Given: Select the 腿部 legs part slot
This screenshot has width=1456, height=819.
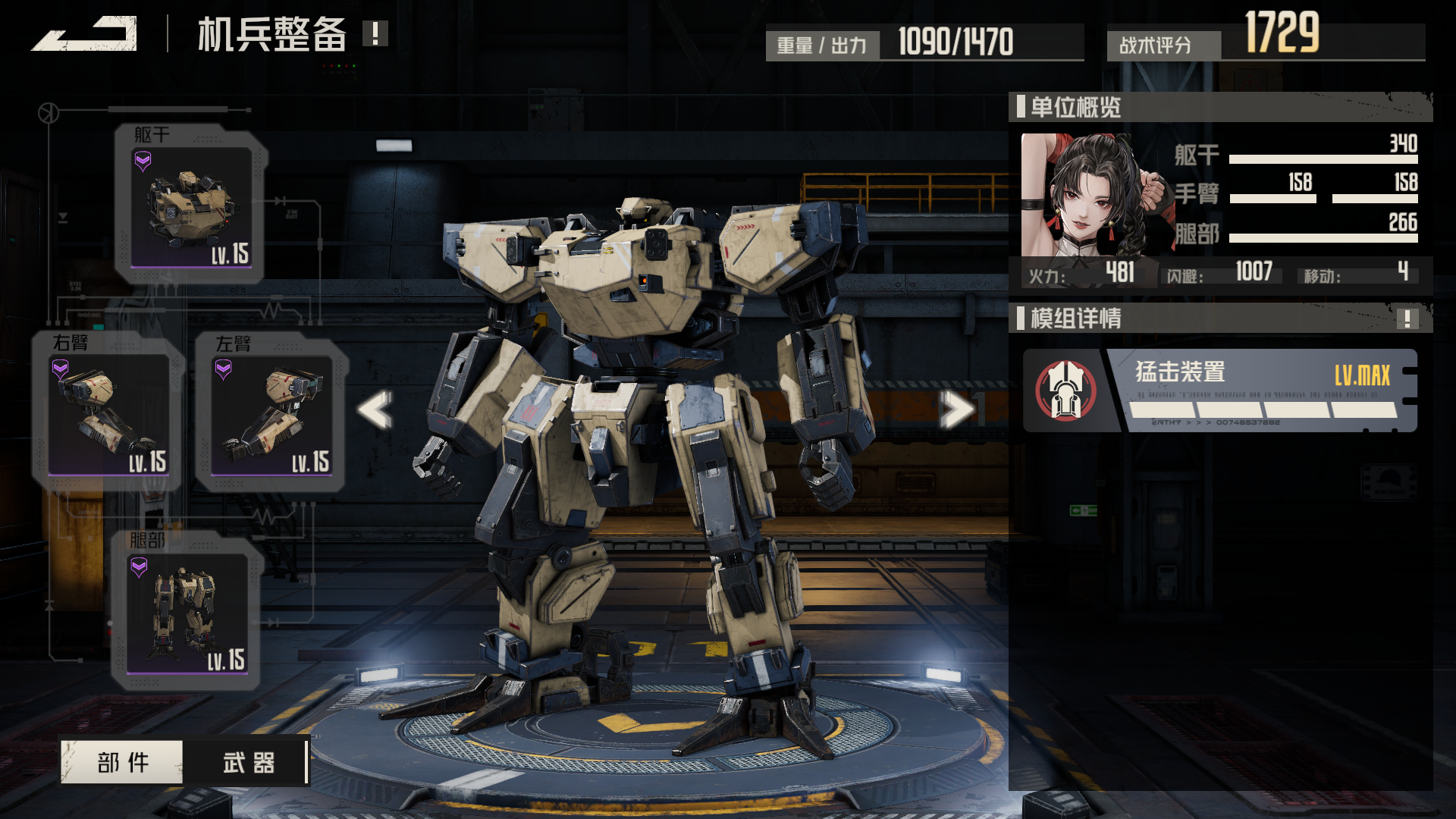Looking at the screenshot, I should (187, 613).
